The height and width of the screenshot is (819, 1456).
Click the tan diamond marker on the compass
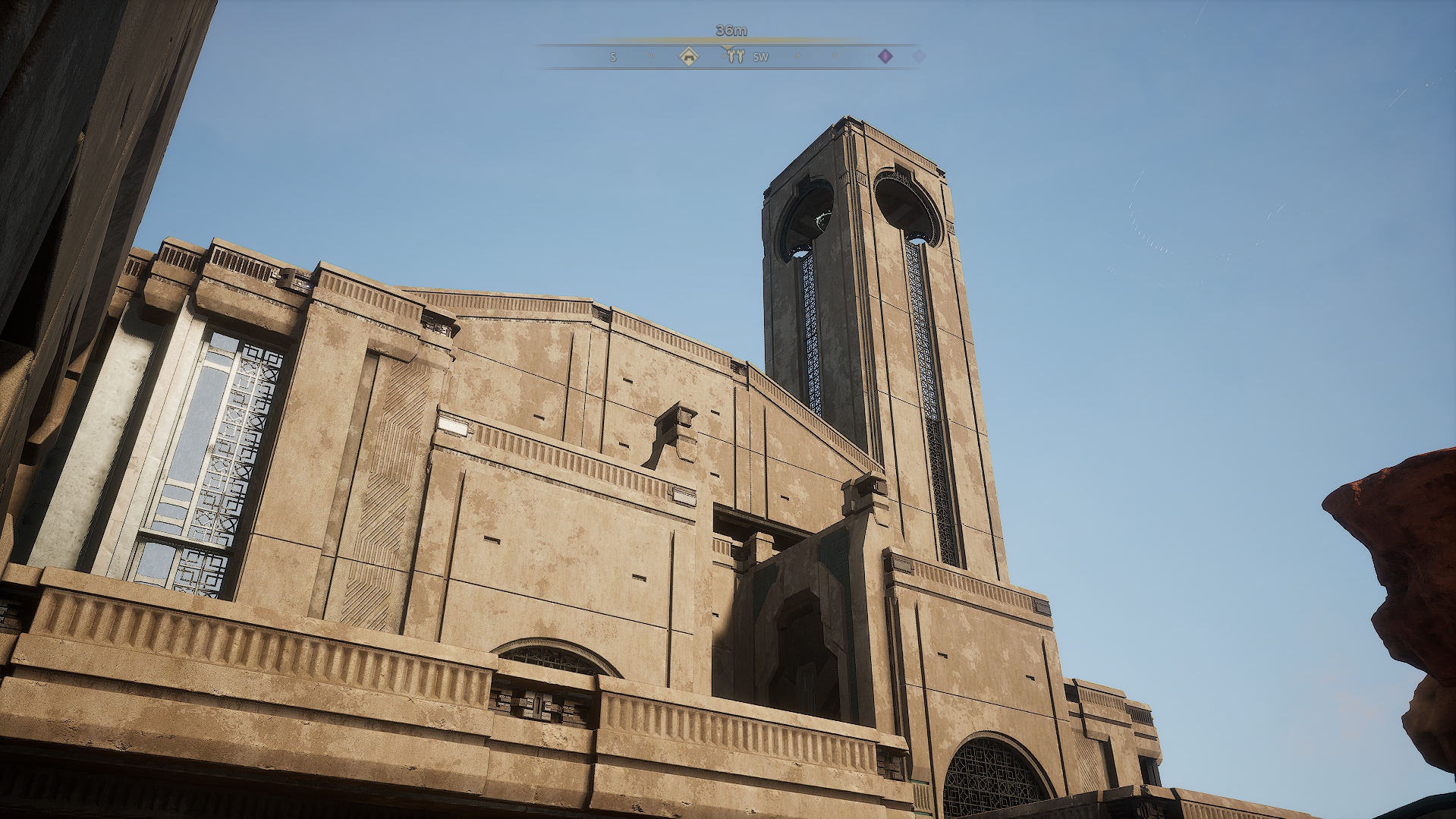pos(688,56)
